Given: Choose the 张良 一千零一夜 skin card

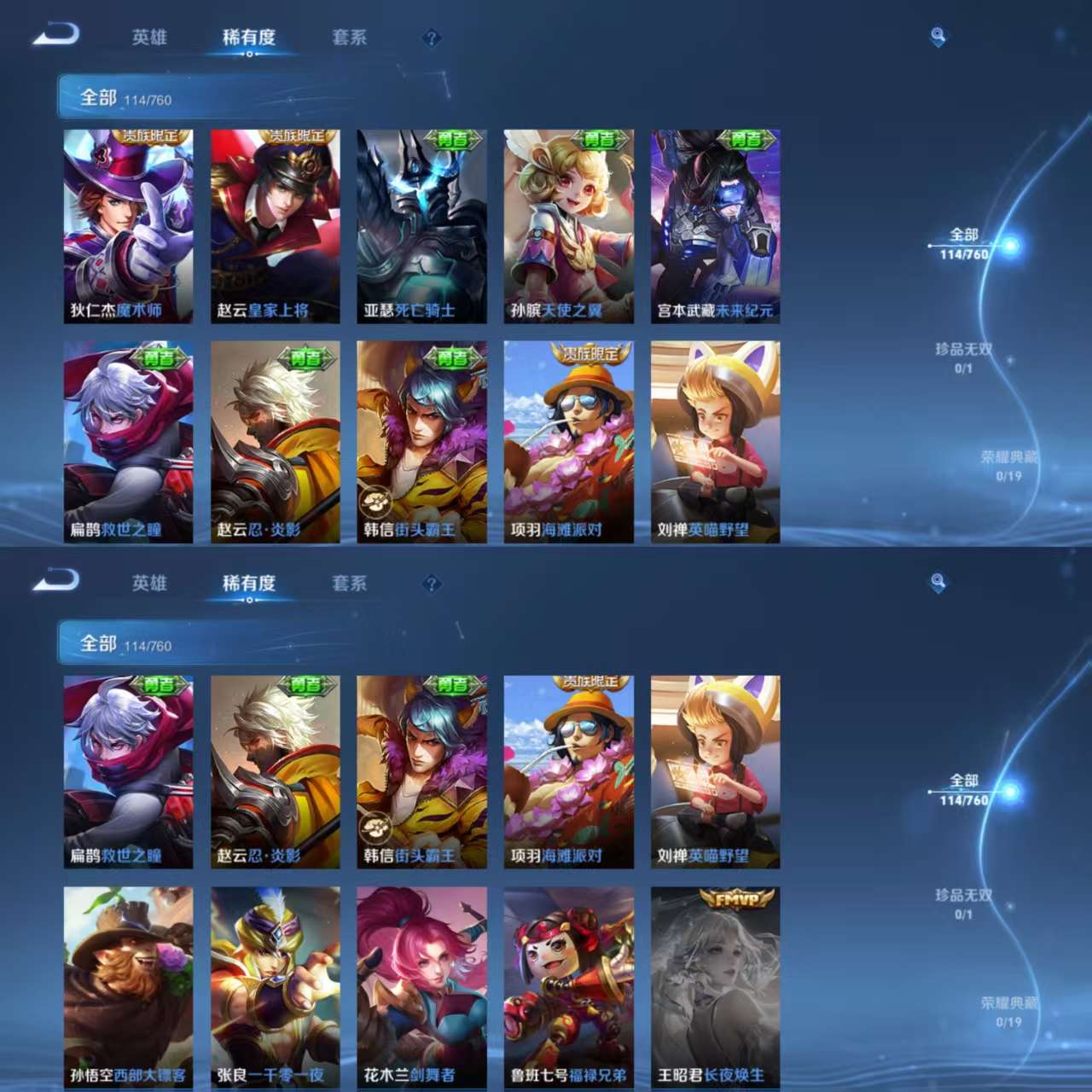Looking at the screenshot, I should point(275,987).
